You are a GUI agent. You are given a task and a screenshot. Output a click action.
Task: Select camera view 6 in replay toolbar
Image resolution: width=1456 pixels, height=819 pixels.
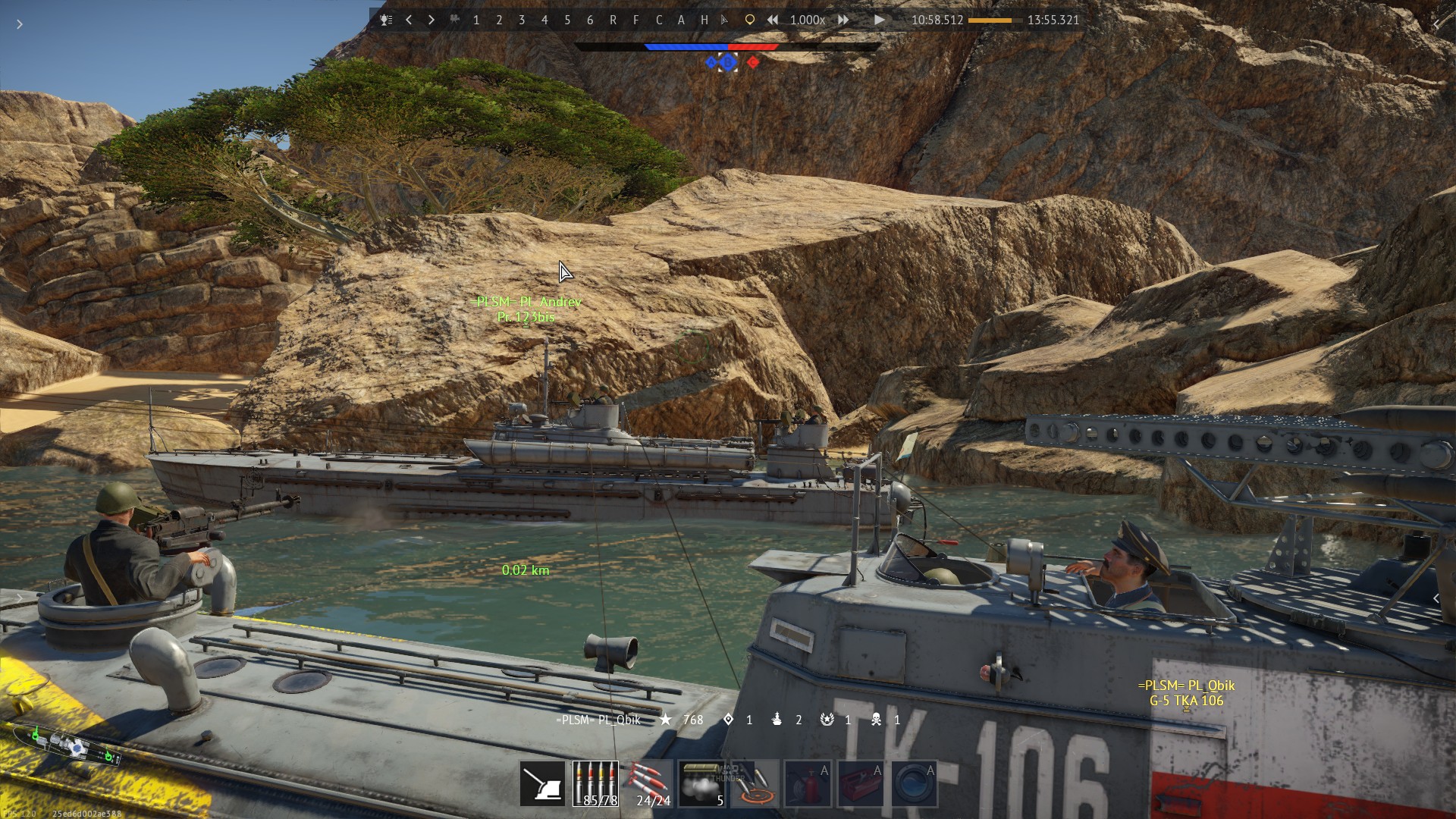tap(590, 20)
